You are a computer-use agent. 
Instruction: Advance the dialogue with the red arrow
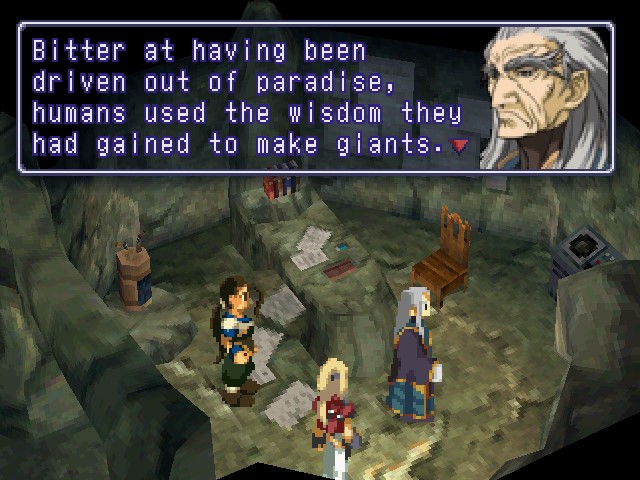point(459,147)
